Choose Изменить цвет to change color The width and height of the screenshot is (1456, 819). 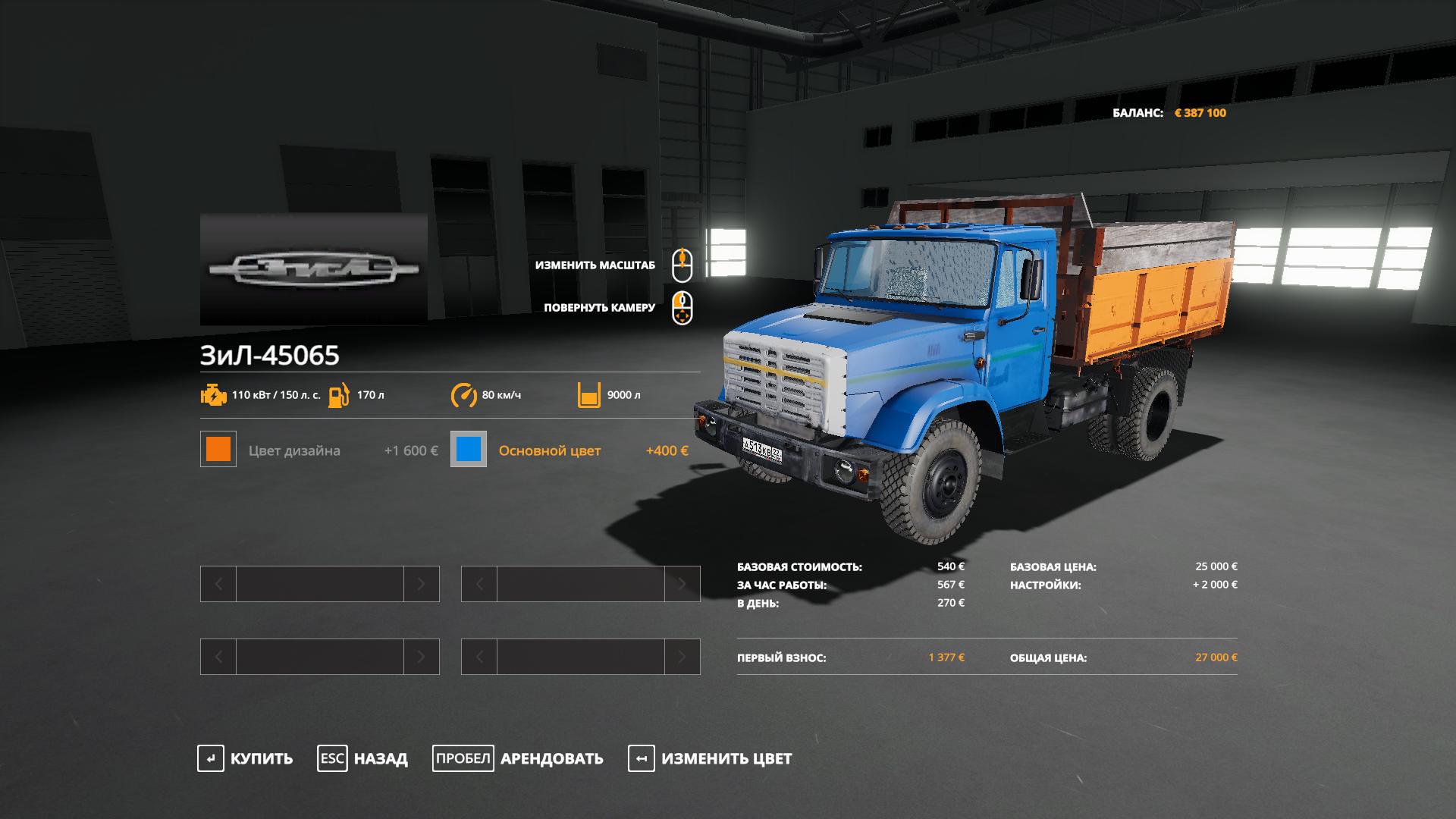[x=711, y=758]
